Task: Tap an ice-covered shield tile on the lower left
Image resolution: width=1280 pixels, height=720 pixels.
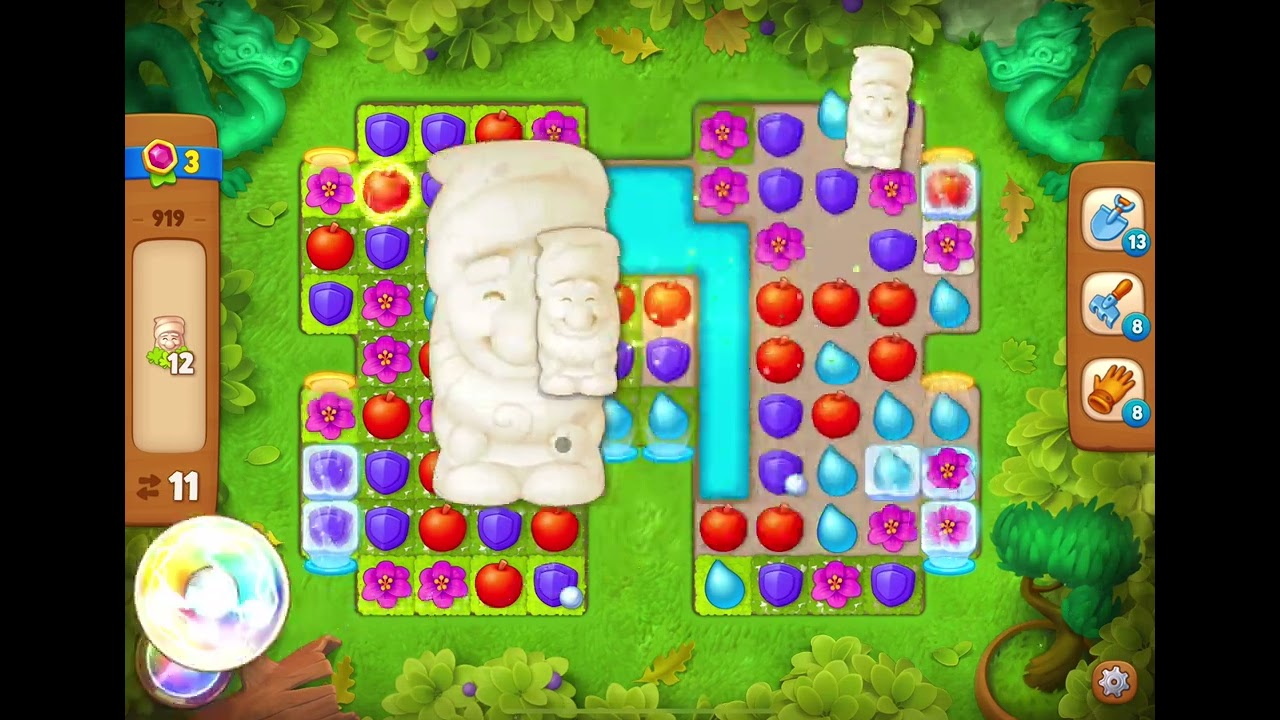Action: point(330,470)
